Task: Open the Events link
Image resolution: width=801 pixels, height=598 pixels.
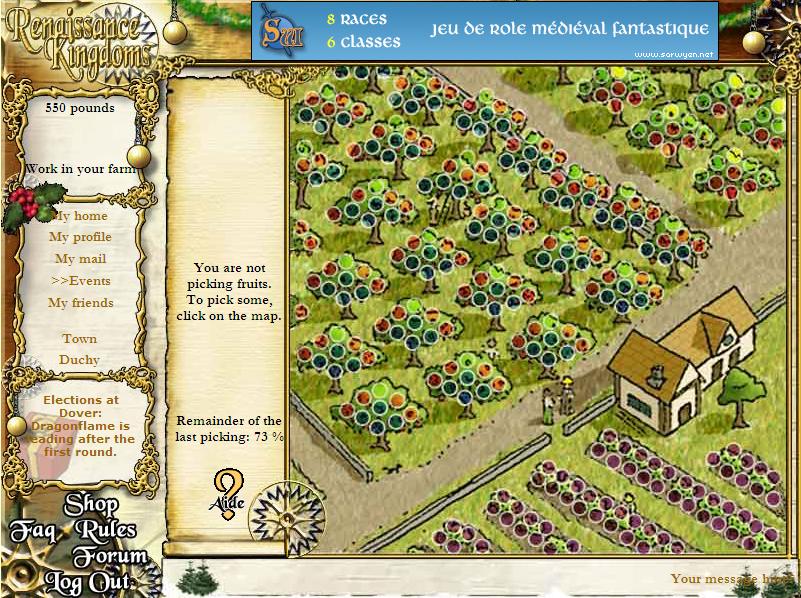Action: tap(80, 281)
